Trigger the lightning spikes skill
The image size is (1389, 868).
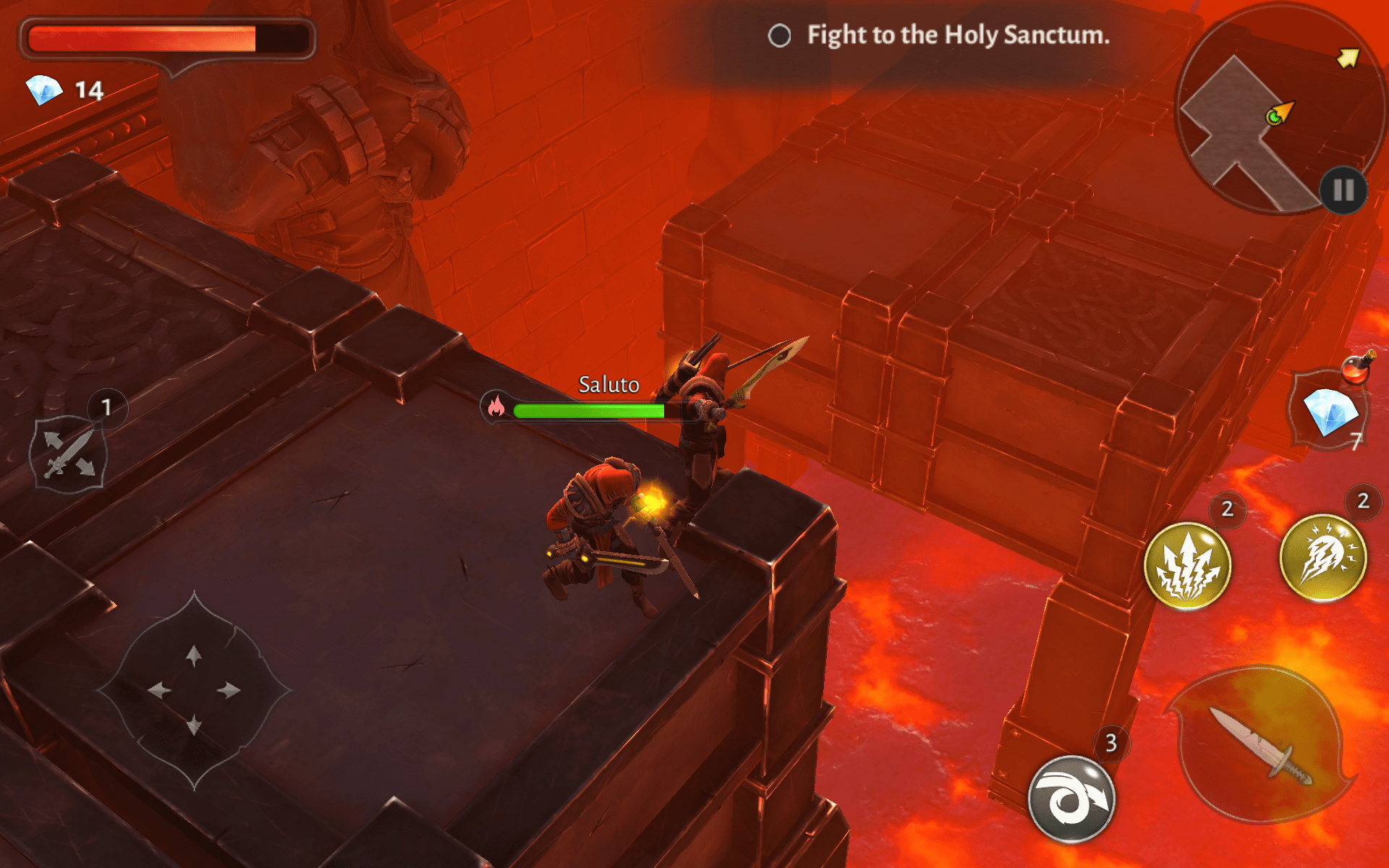coord(1187,565)
